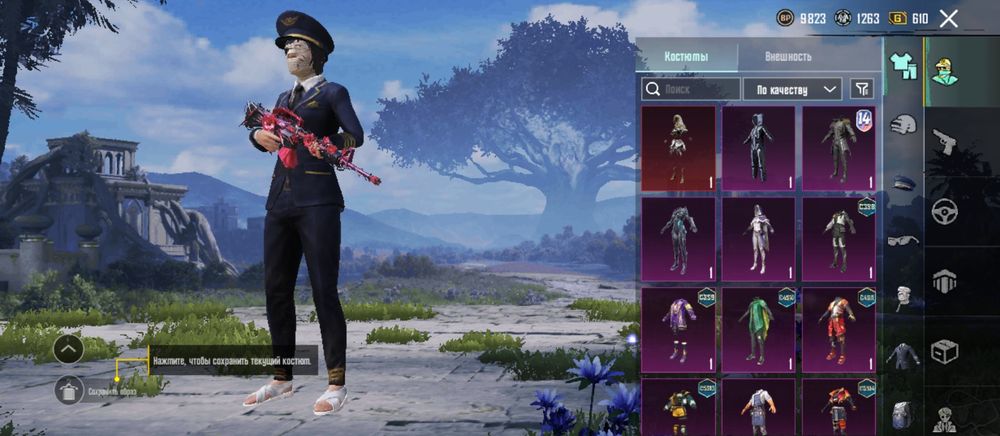The width and height of the screenshot is (1000, 436).
Task: Save the look with Сохранить образ
Action: click(70, 390)
